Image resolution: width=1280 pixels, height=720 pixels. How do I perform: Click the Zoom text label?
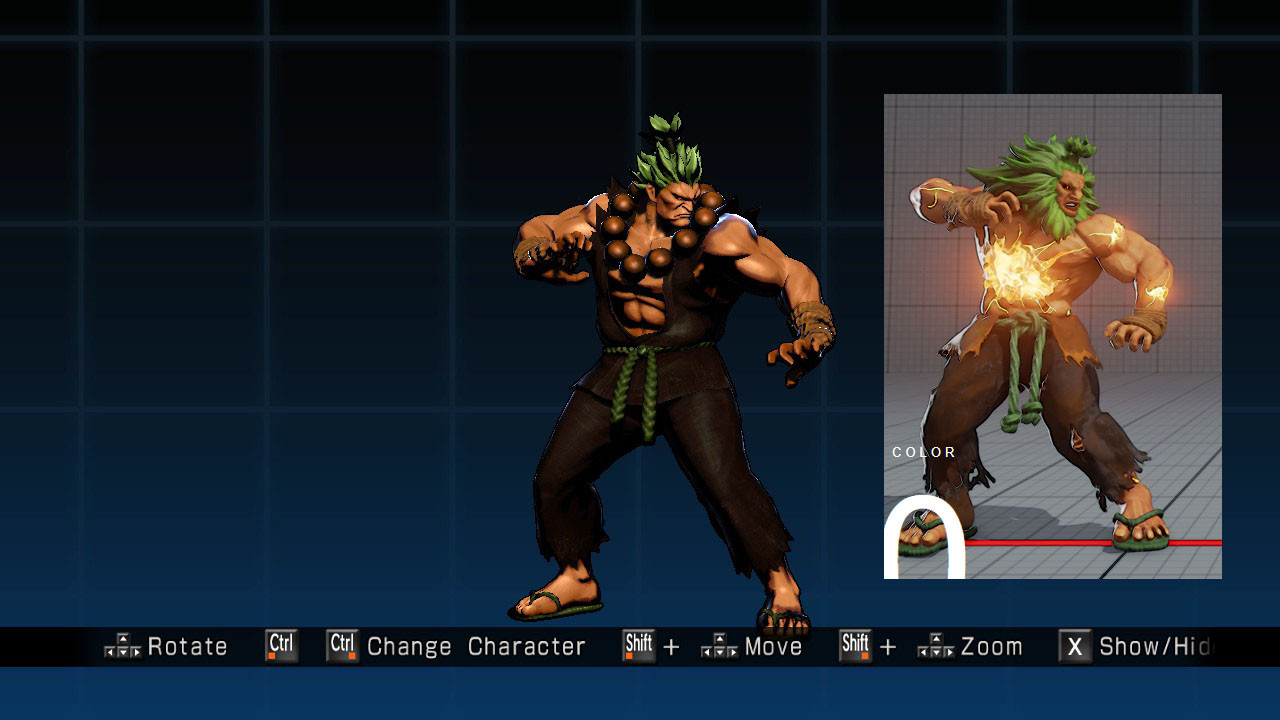(x=992, y=647)
